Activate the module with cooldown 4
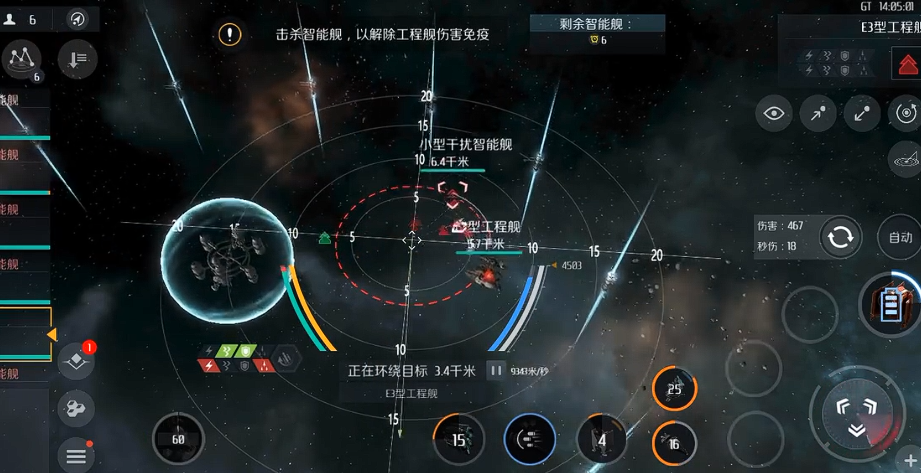 [602, 439]
